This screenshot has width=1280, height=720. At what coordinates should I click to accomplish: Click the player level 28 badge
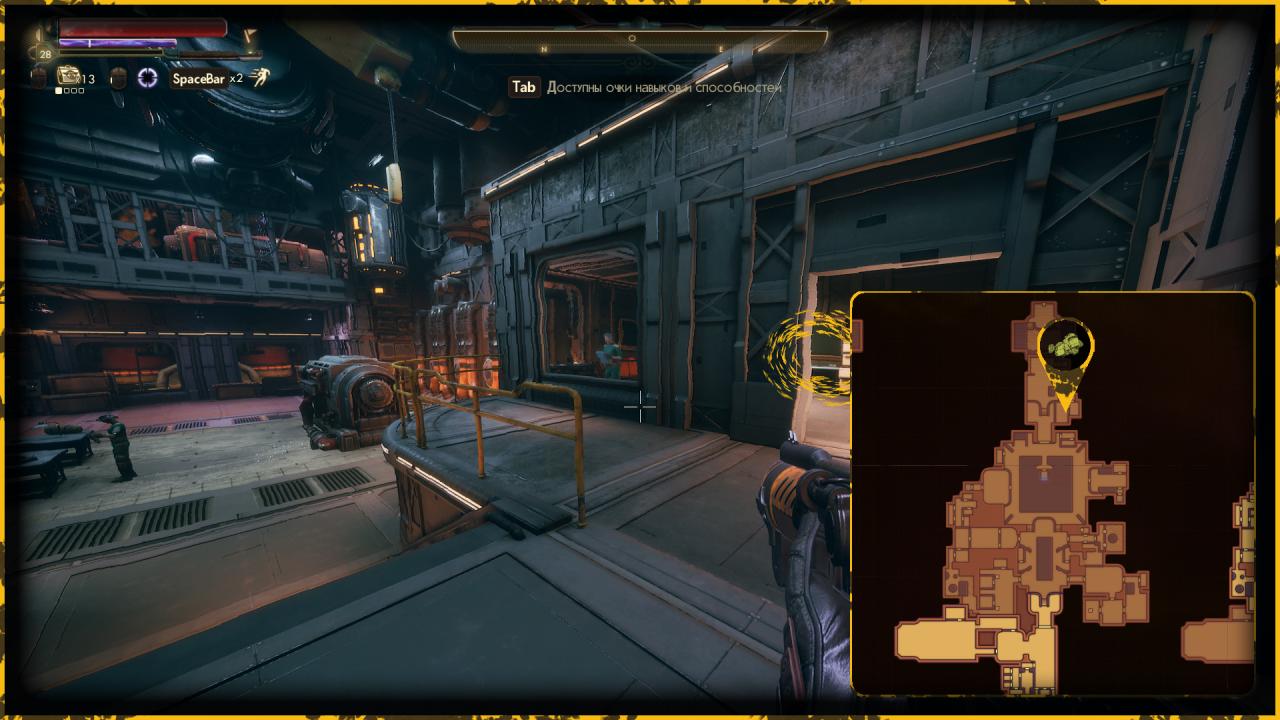click(x=45, y=54)
